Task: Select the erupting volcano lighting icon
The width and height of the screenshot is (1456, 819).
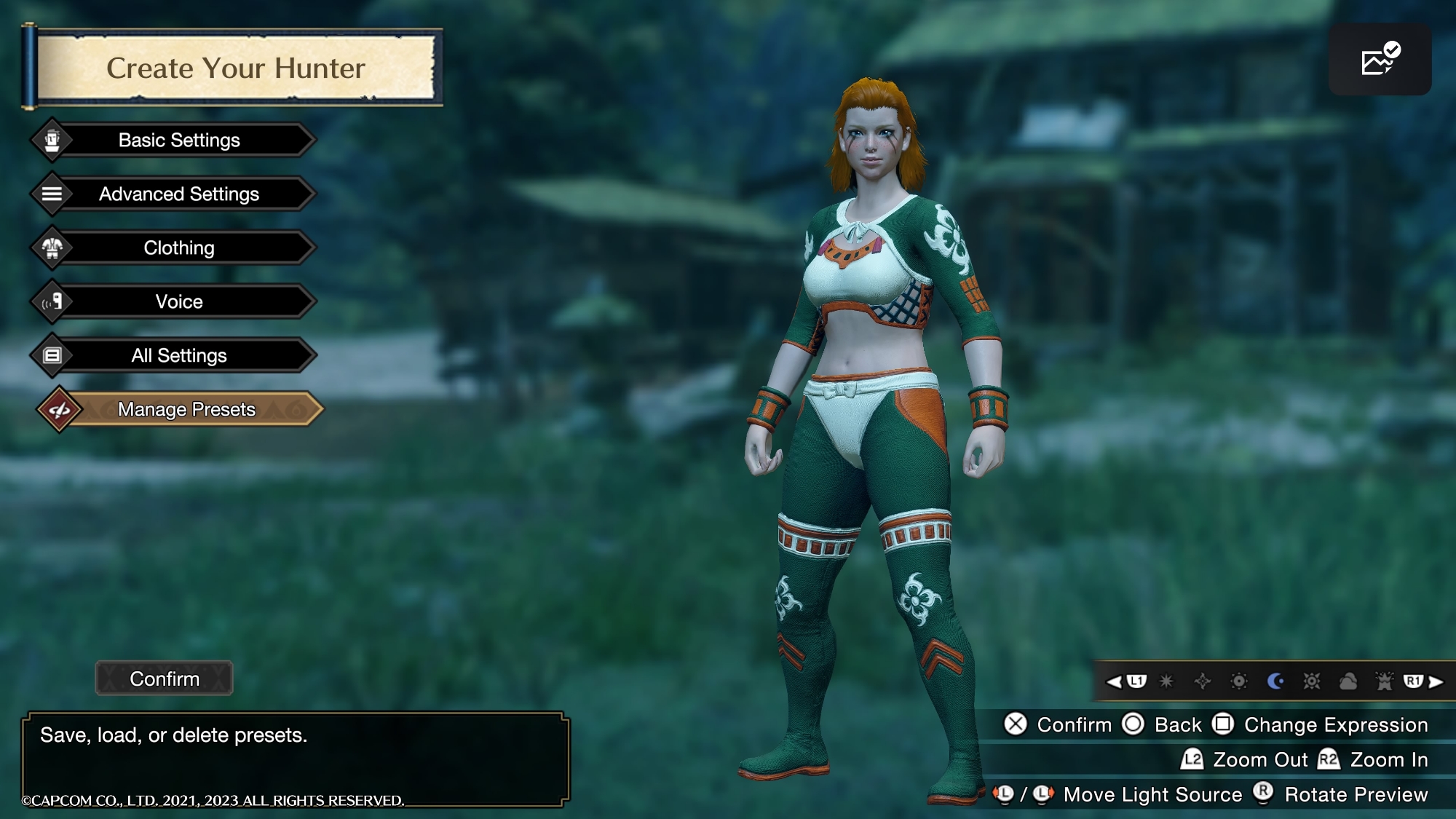Action: (1384, 681)
